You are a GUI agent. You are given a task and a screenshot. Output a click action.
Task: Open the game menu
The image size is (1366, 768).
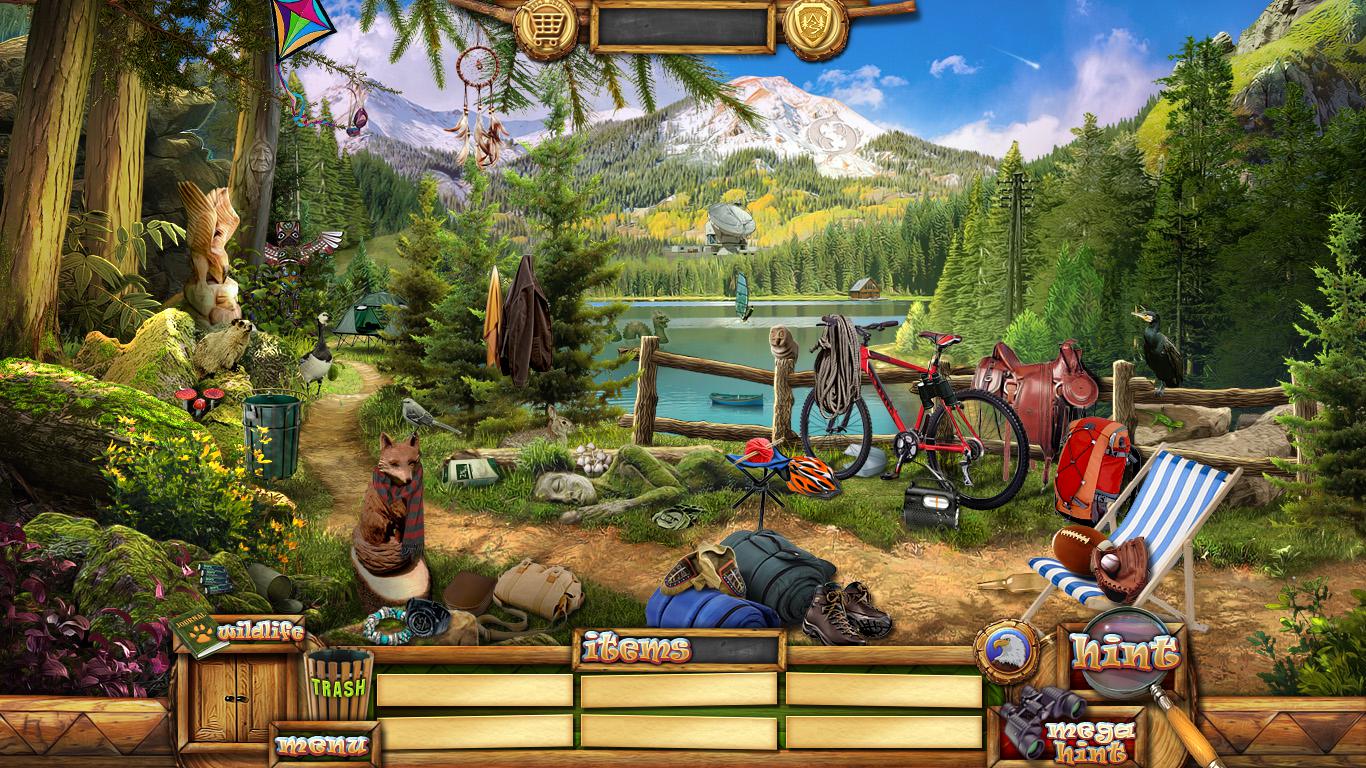click(x=322, y=744)
